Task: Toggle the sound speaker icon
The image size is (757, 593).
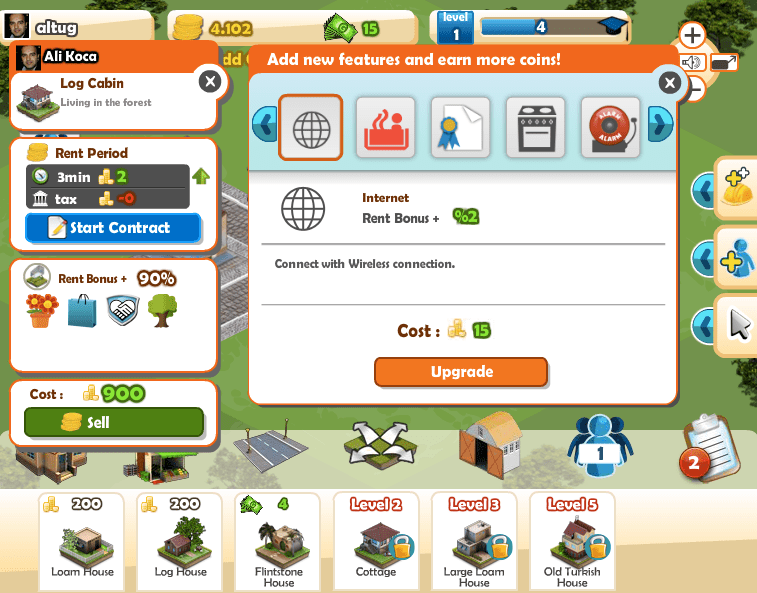Action: (x=691, y=63)
